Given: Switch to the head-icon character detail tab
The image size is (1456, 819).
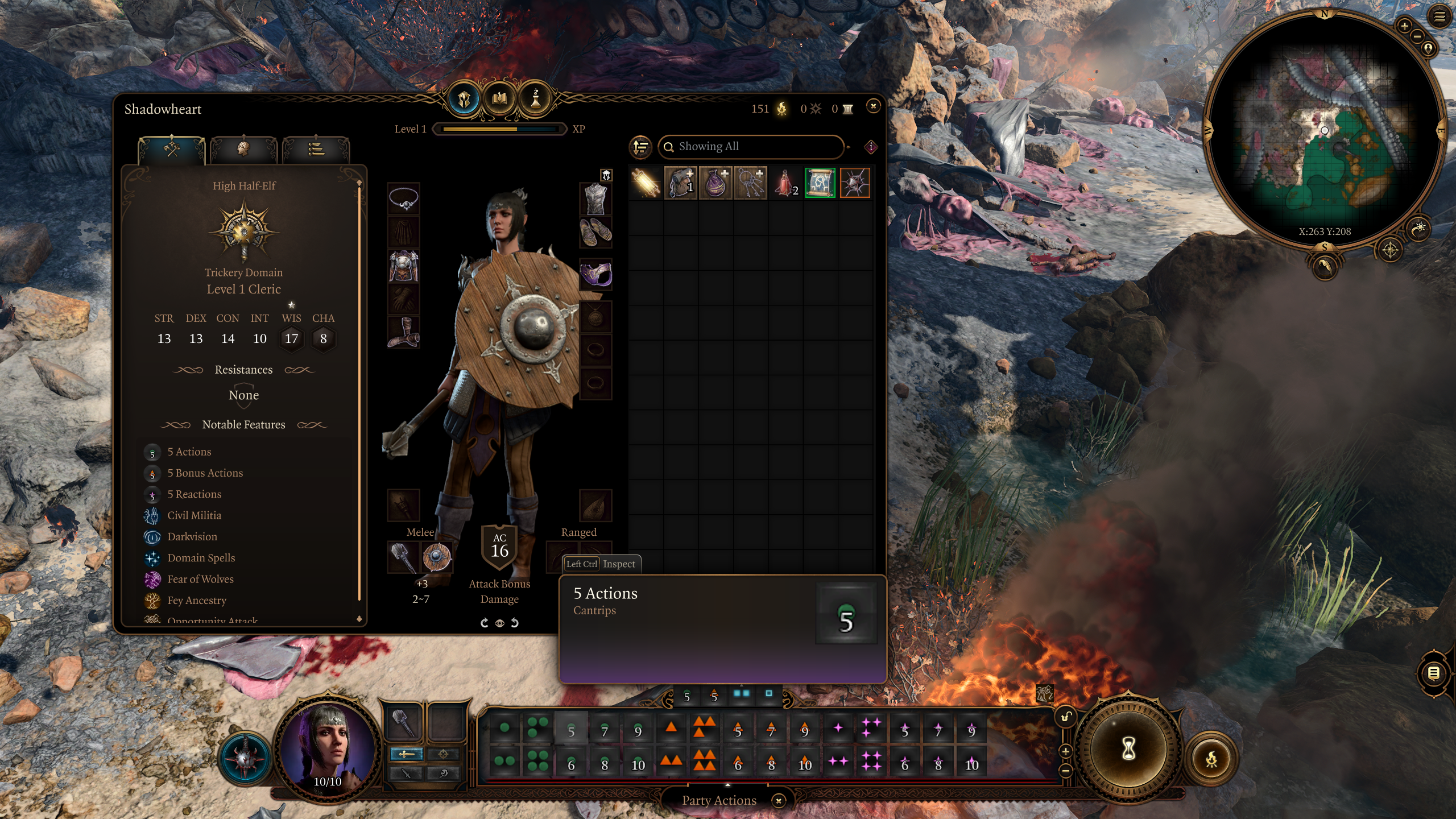Looking at the screenshot, I should tap(243, 150).
